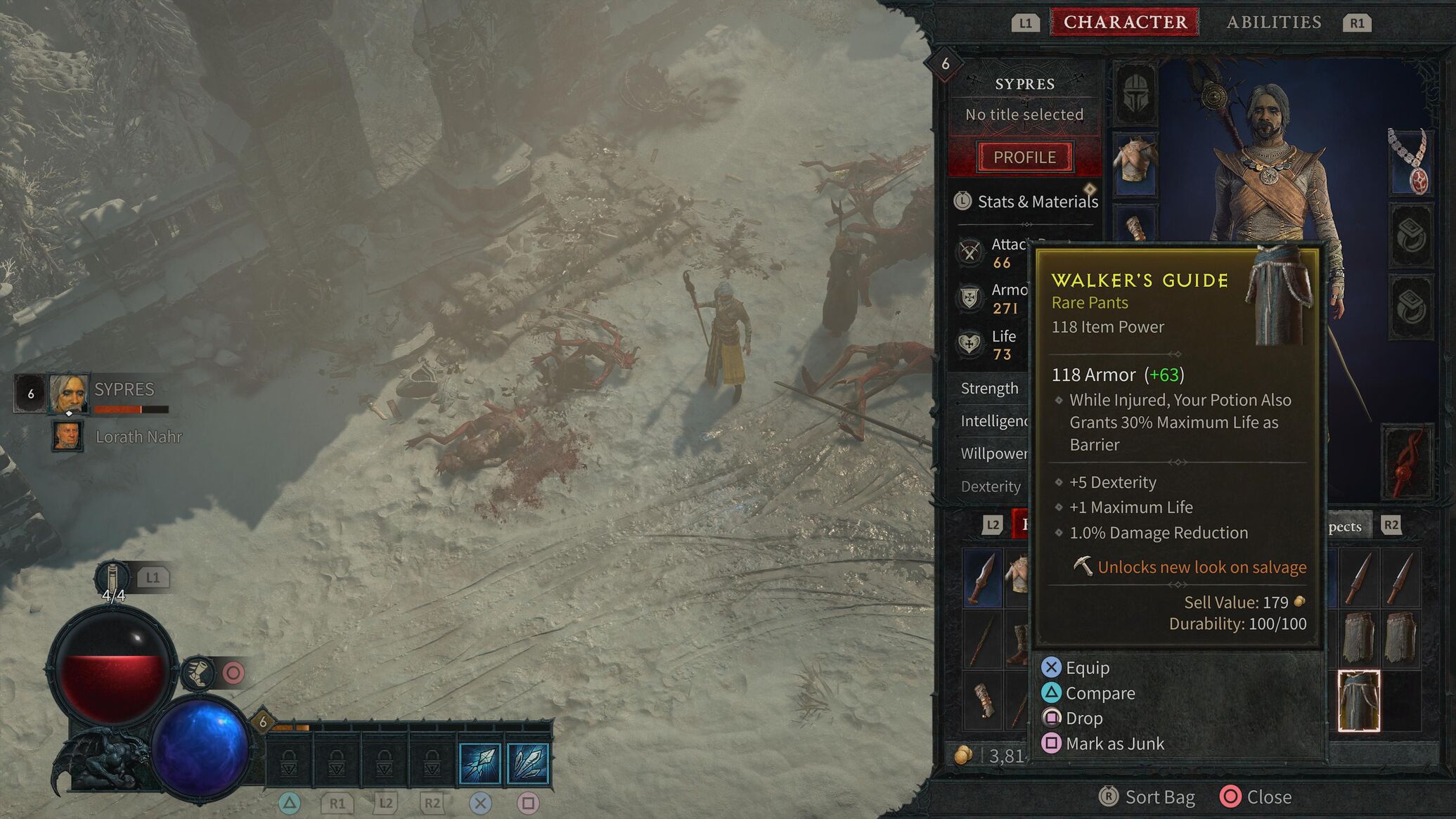Select the highlighted Walker's Guide pants slot
The image size is (1456, 819).
point(1358,701)
